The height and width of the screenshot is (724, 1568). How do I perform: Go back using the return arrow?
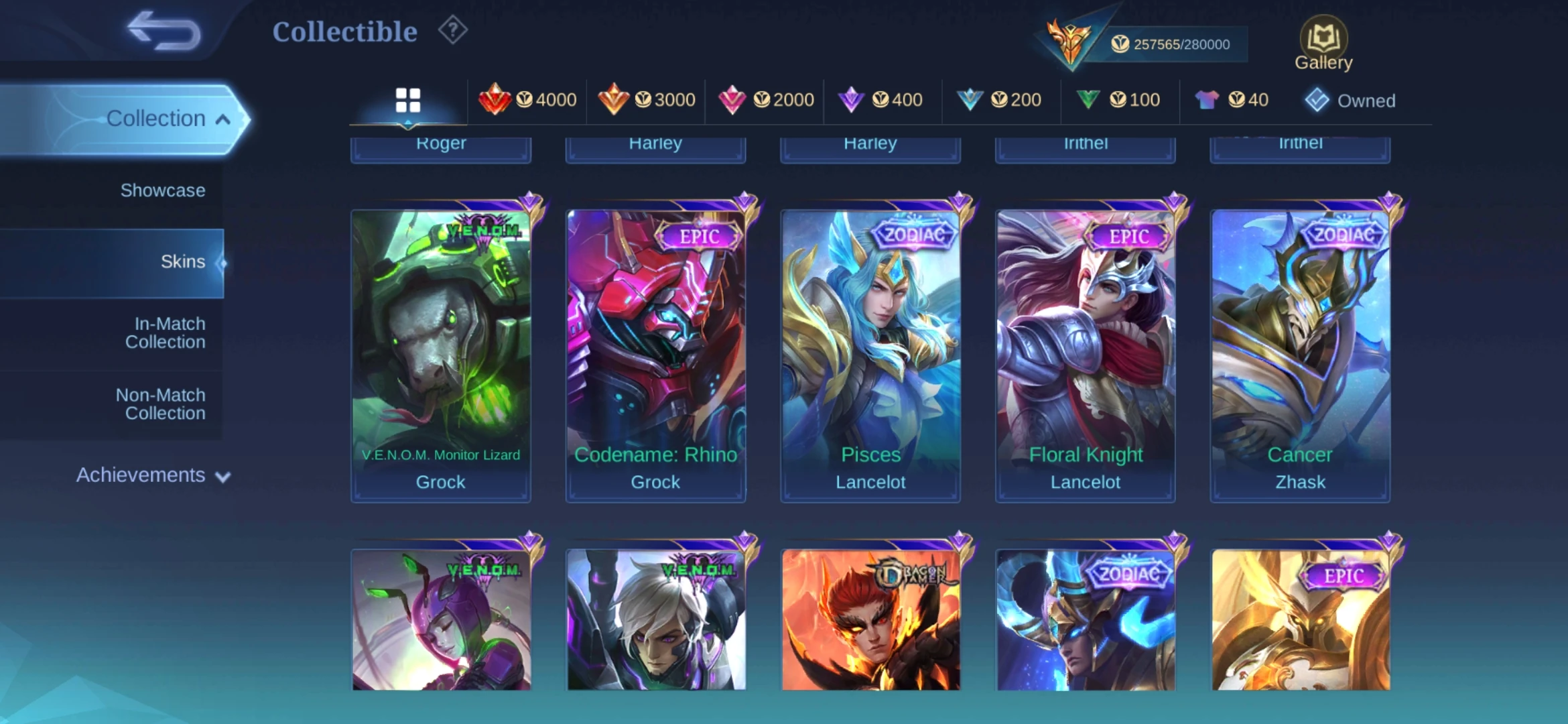[164, 31]
